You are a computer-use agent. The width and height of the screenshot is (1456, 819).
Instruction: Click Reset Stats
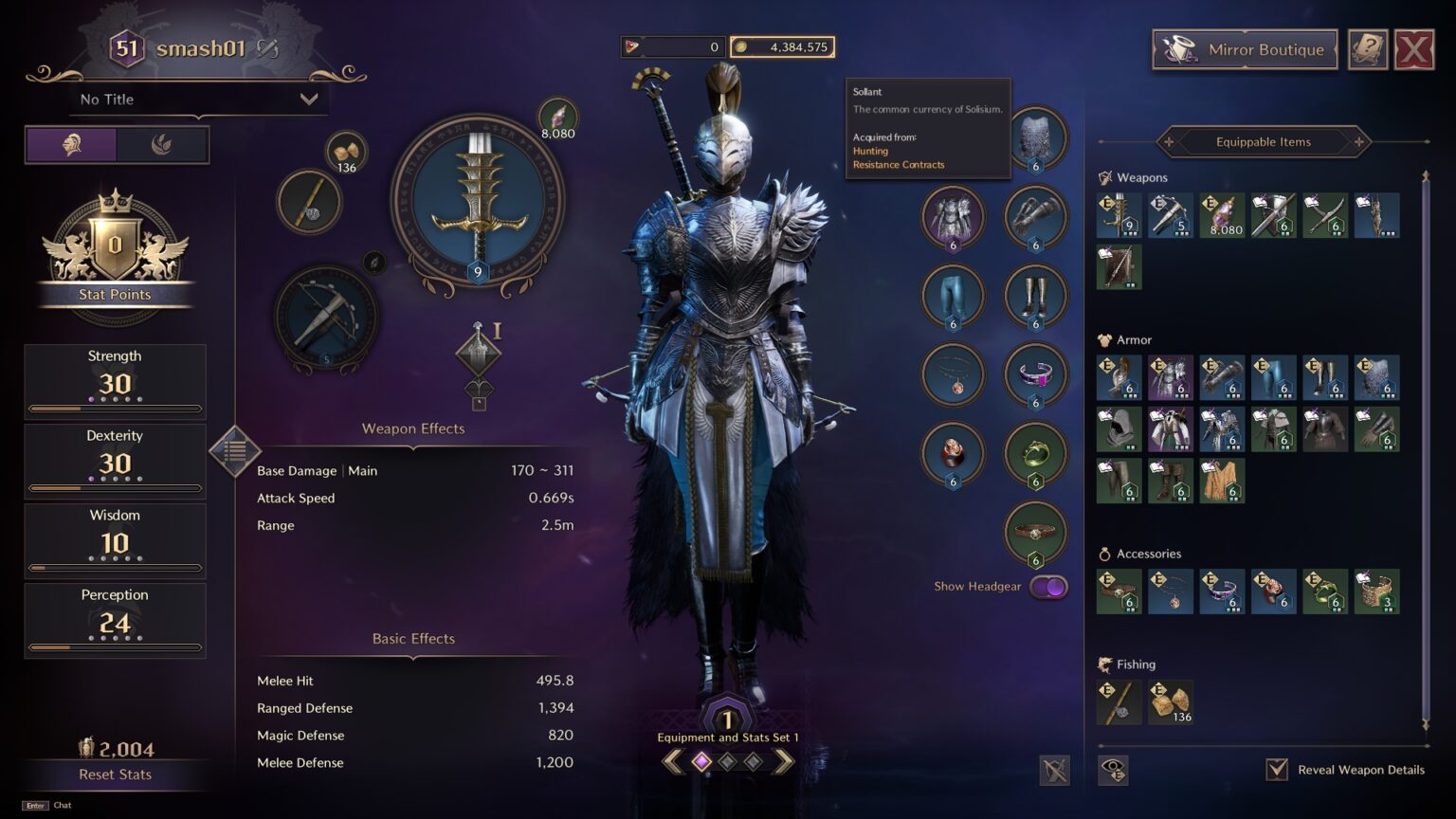click(x=115, y=774)
